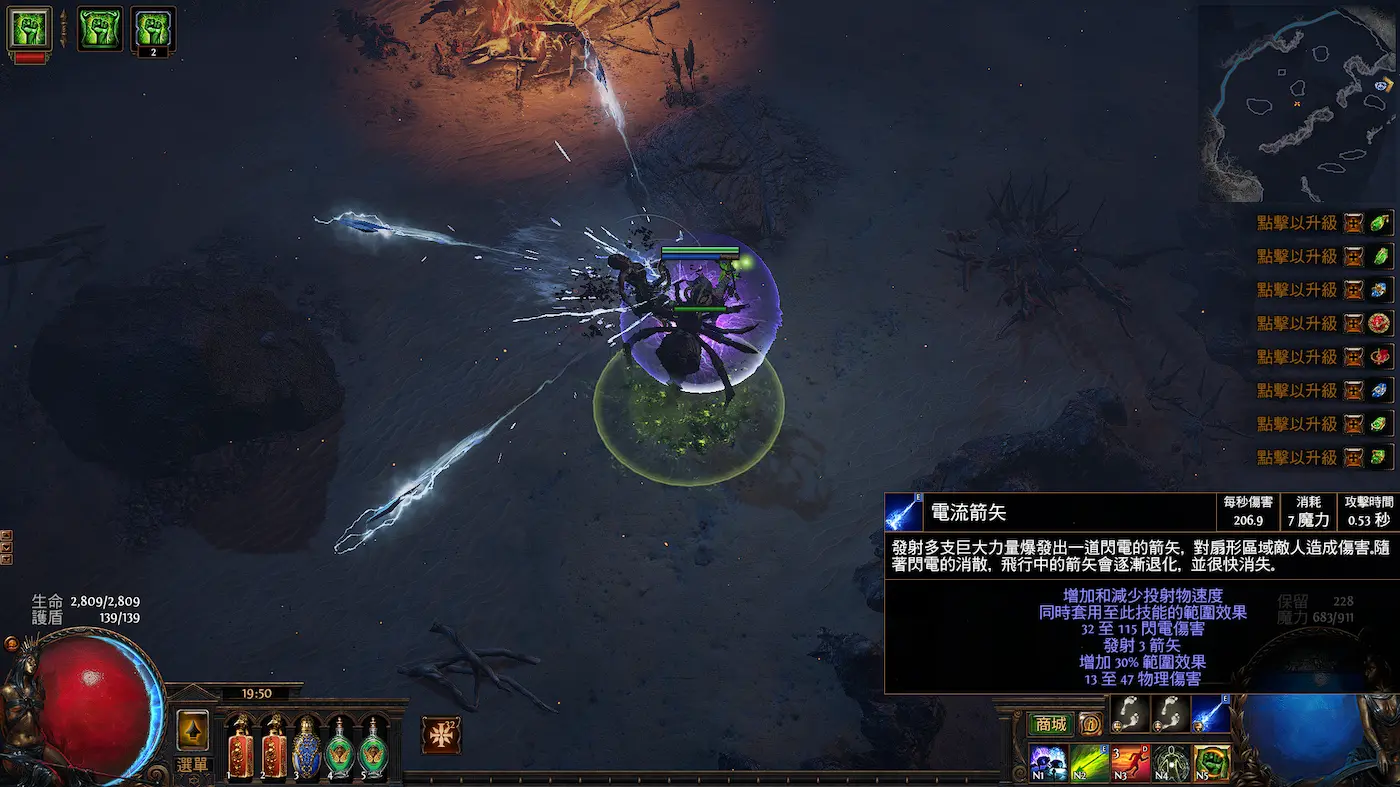Activate the grey body aura N4 skill

tap(1171, 764)
